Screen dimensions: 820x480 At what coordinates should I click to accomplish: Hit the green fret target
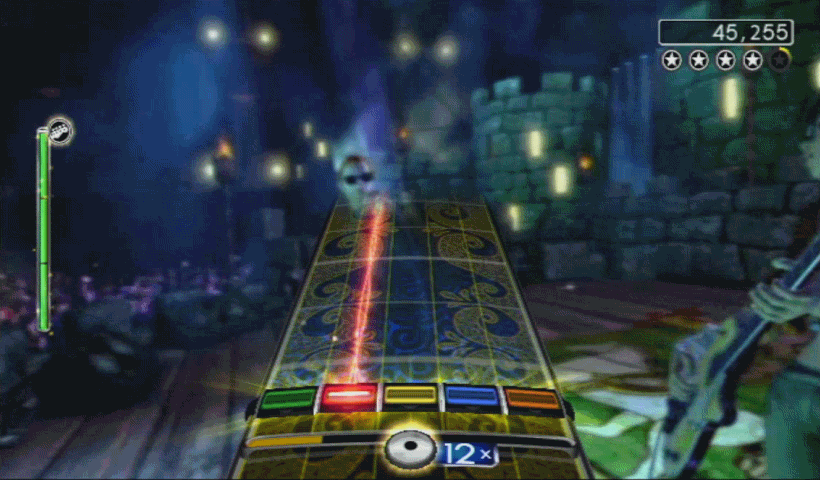coord(287,400)
